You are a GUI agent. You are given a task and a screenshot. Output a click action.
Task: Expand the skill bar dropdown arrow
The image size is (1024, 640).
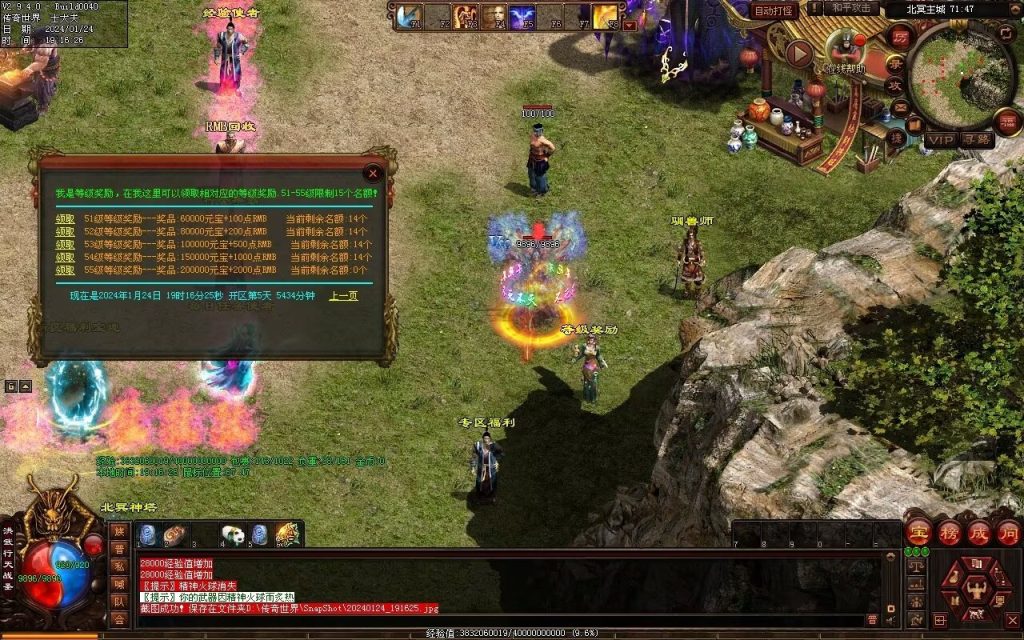(x=630, y=25)
